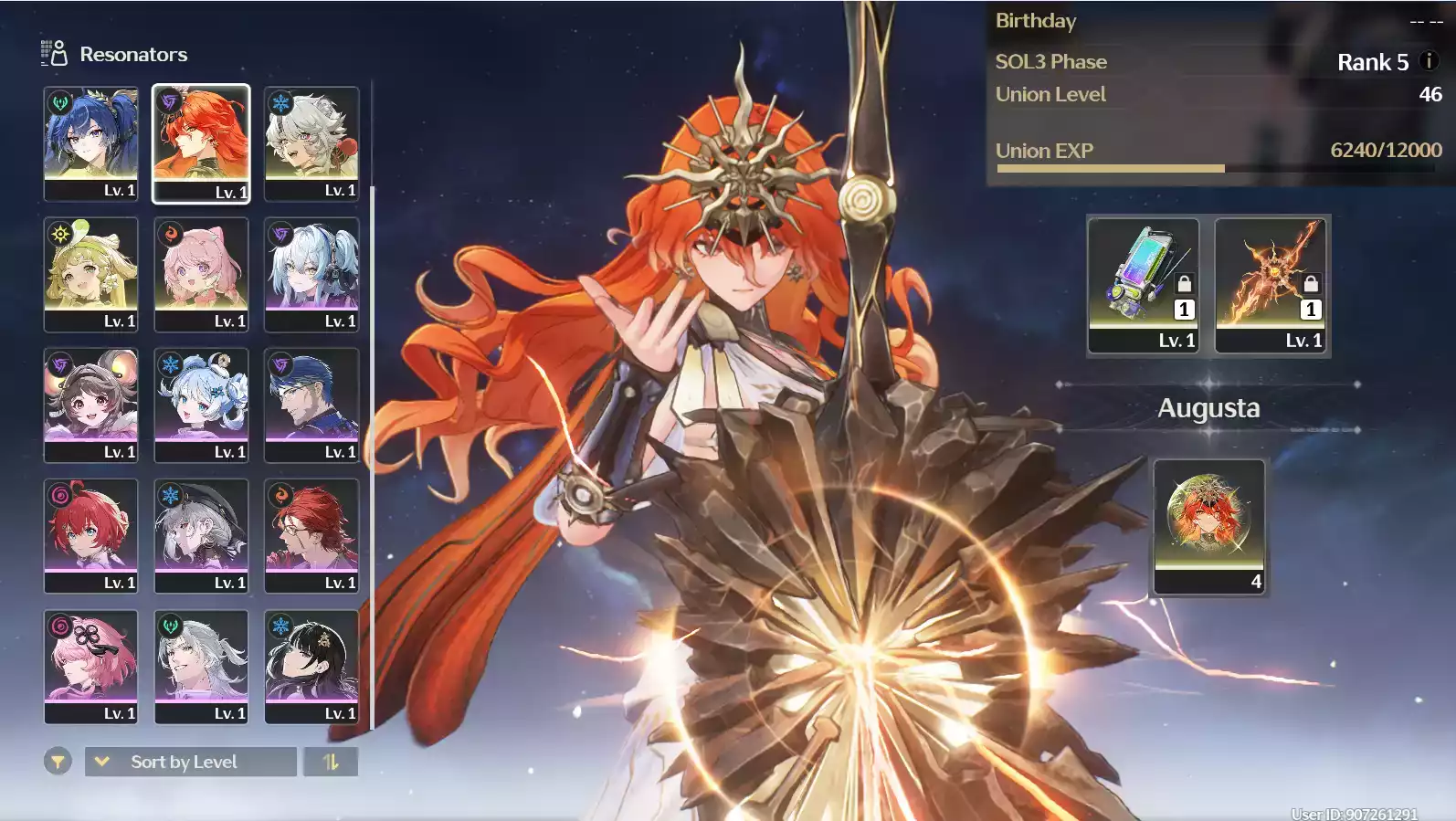This screenshot has height=821, width=1456.
Task: Pick the red-haired man with glasses
Action: [x=311, y=536]
